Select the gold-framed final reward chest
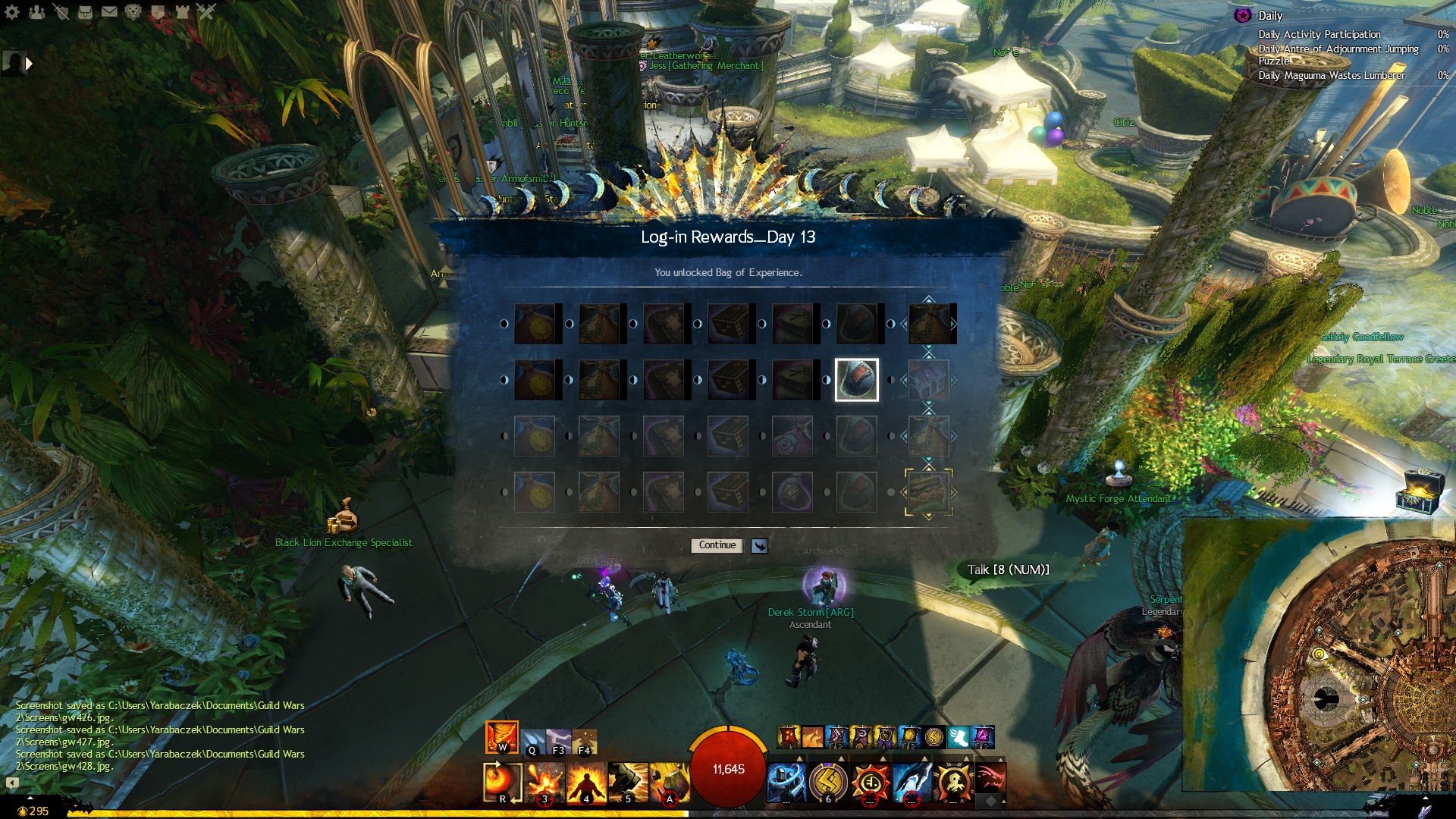Viewport: 1456px width, 819px height. 928,492
